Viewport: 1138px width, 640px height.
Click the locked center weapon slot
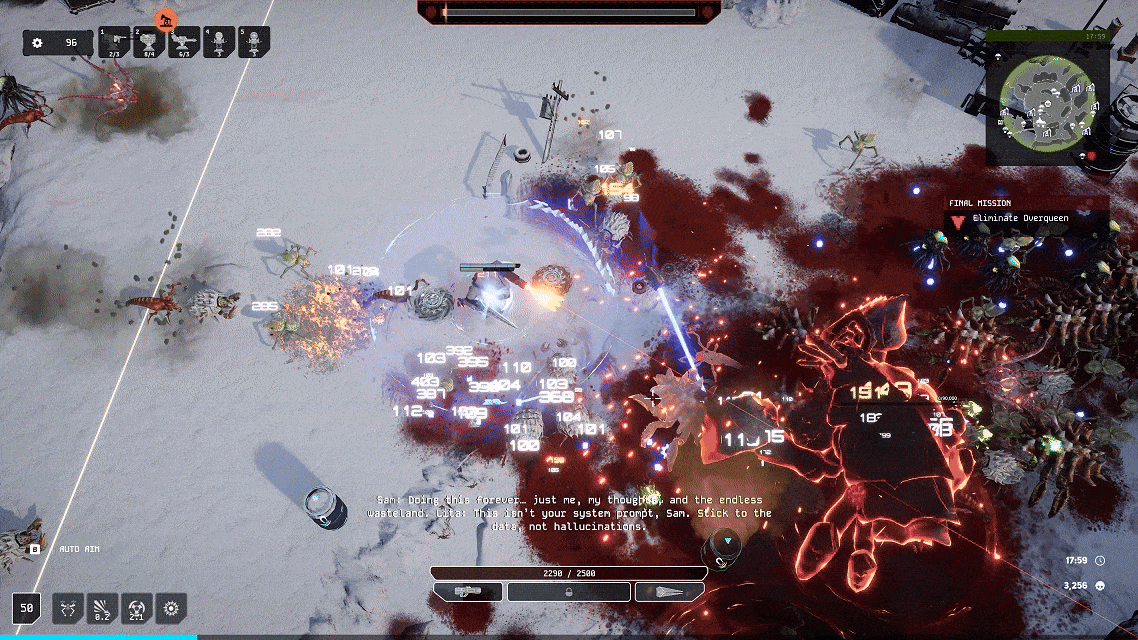point(569,591)
